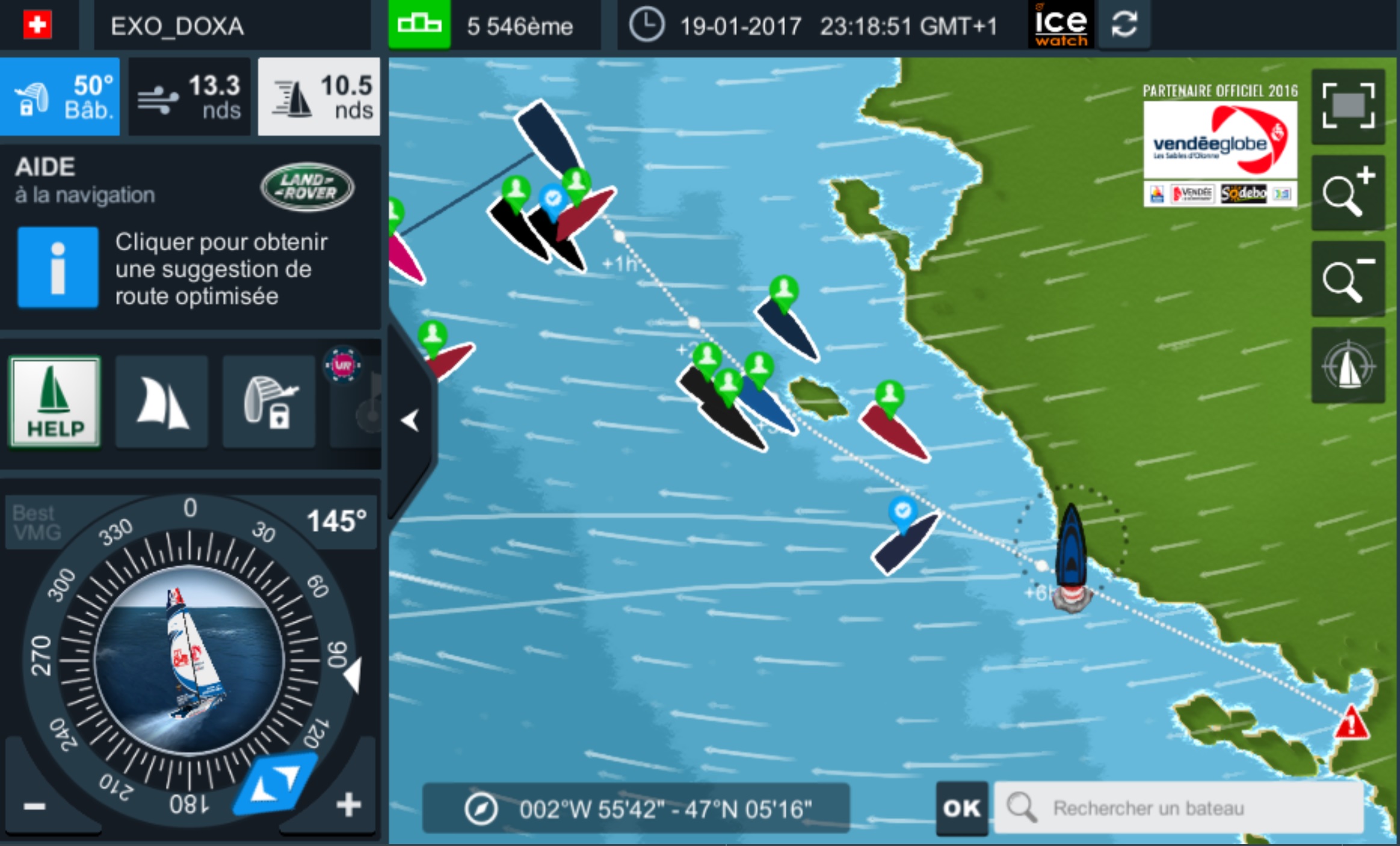This screenshot has width=1400, height=846.
Task: Focus the Rechercher un bateau field
Action: tap(1179, 808)
